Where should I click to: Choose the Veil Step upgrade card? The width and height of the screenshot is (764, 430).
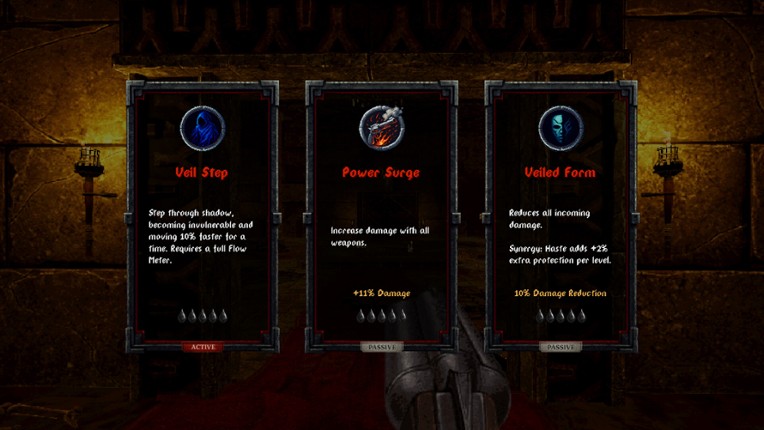(202, 215)
